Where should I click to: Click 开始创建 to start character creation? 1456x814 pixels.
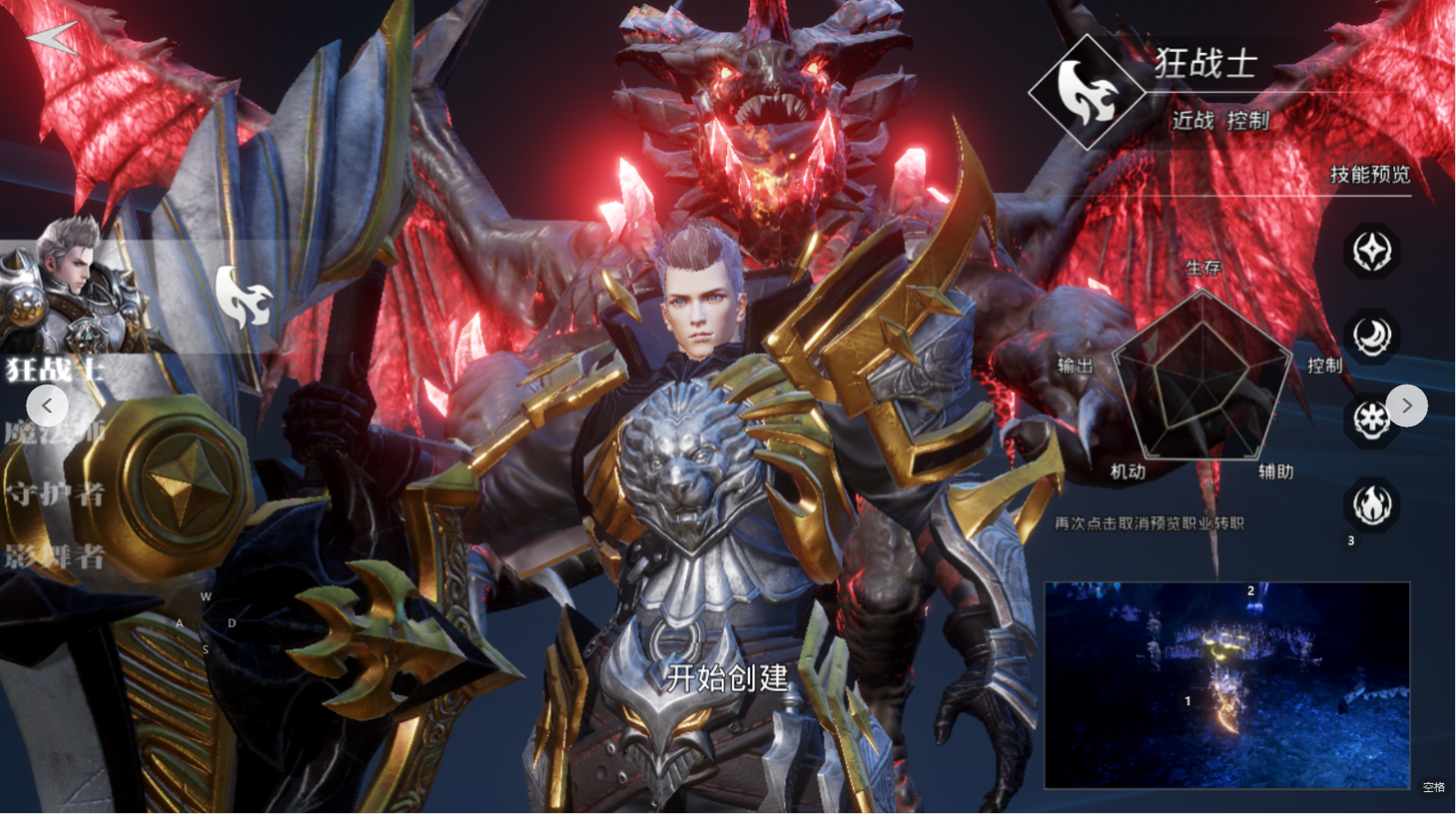point(727,678)
